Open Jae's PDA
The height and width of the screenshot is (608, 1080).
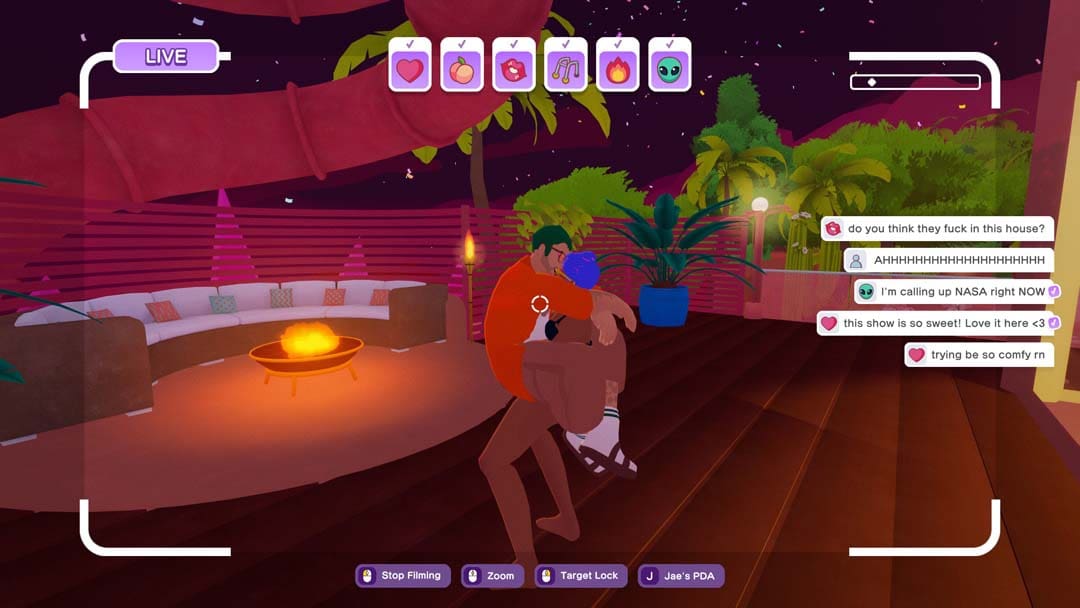(x=682, y=576)
